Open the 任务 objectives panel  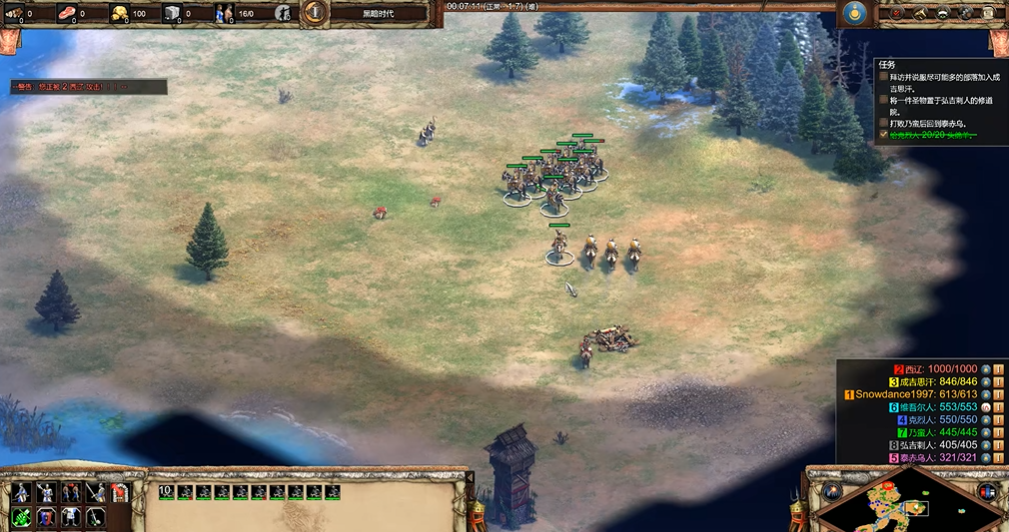pyautogui.click(x=884, y=64)
